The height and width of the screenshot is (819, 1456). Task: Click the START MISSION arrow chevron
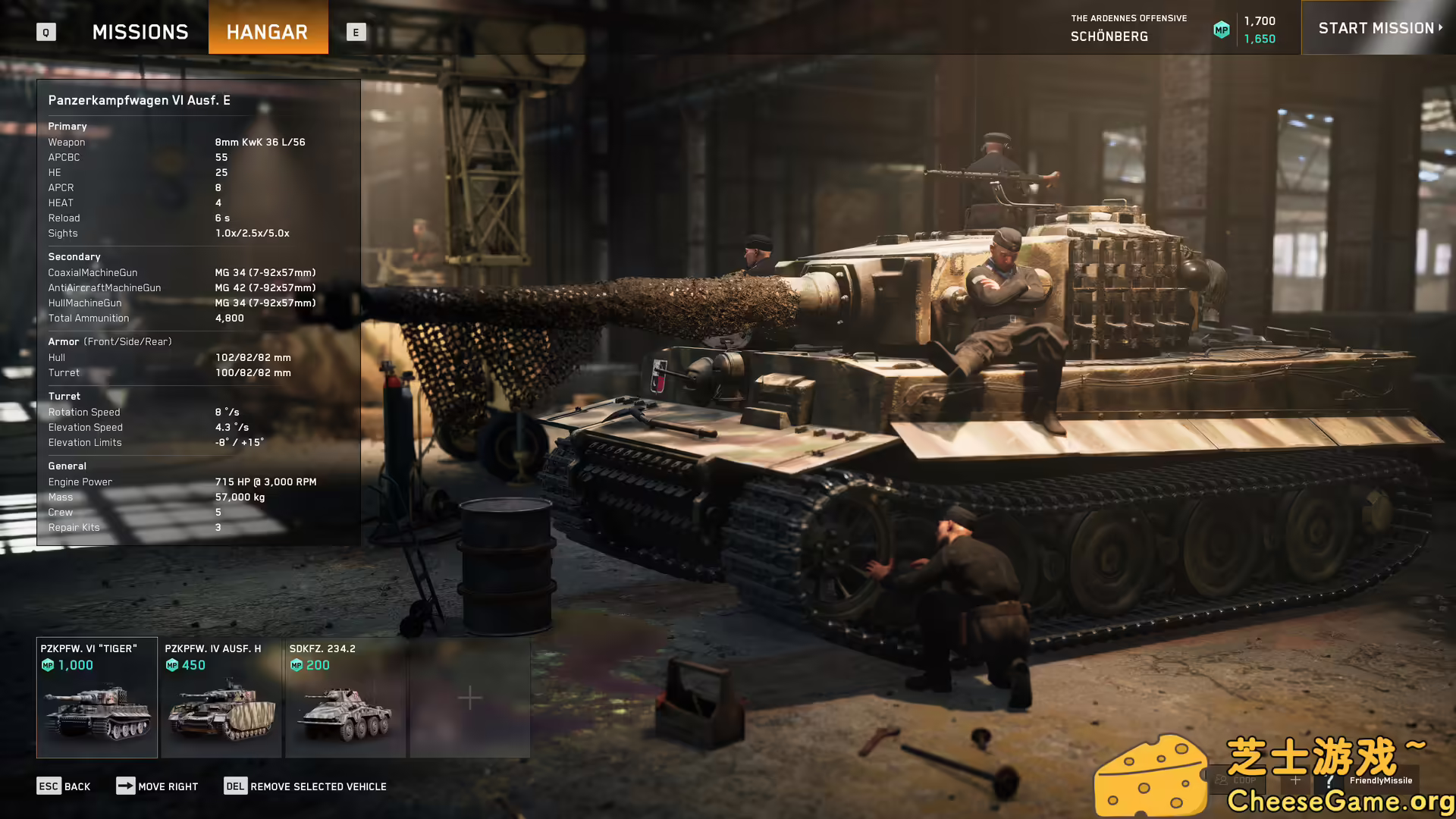tap(1440, 28)
